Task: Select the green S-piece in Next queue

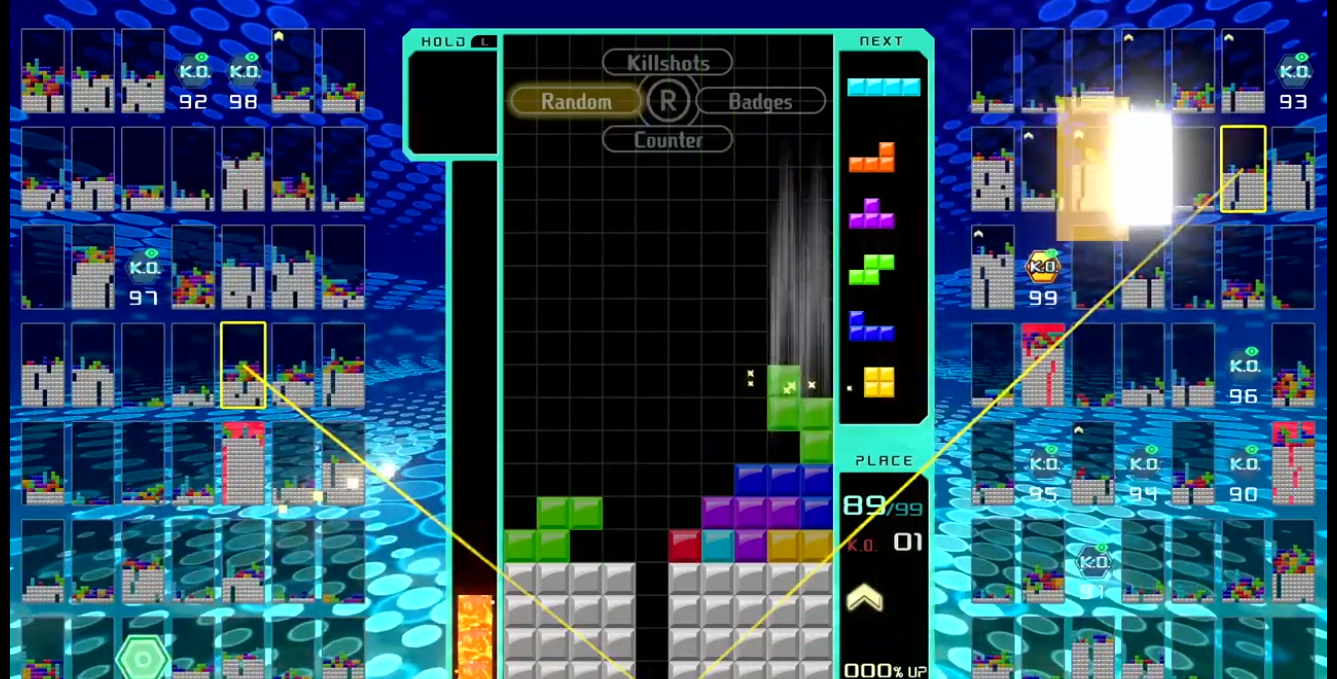Action: (x=872, y=269)
